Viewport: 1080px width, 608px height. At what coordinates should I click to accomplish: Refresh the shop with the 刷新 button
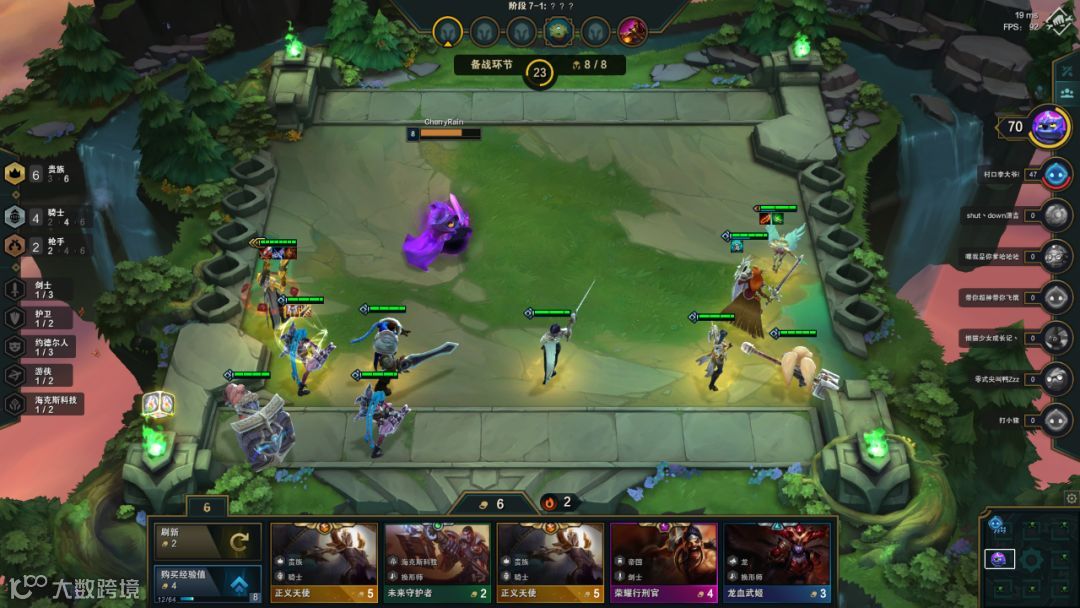(205, 541)
